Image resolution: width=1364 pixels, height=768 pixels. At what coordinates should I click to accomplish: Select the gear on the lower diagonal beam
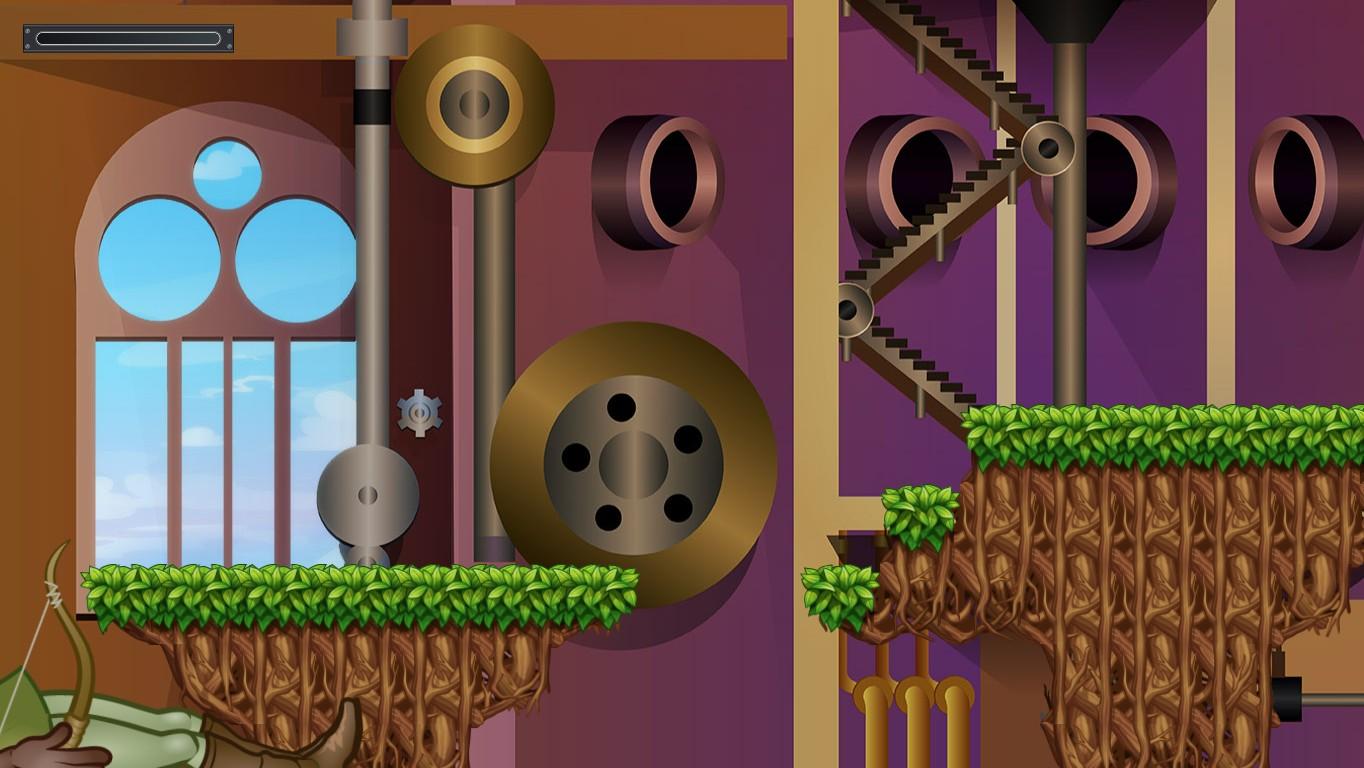[x=851, y=308]
